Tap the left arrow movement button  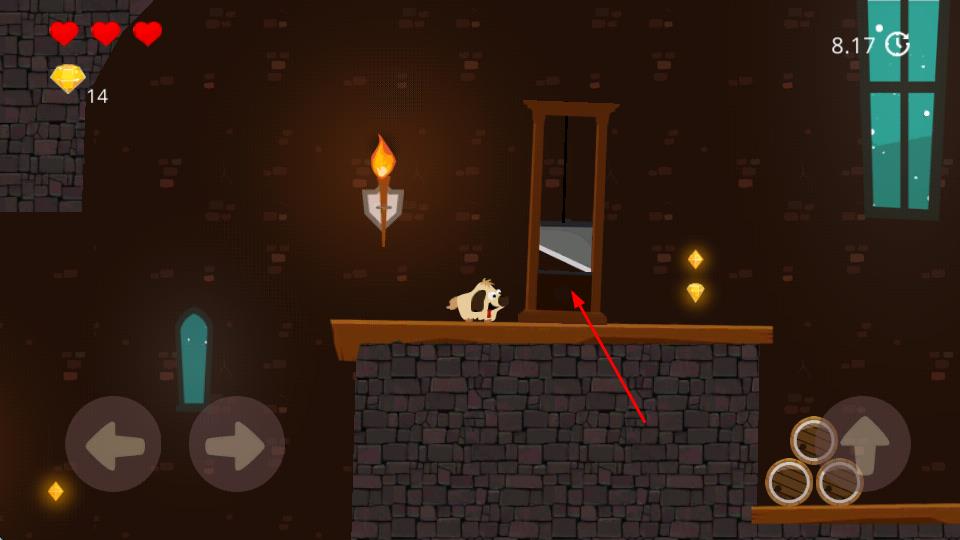(x=113, y=444)
